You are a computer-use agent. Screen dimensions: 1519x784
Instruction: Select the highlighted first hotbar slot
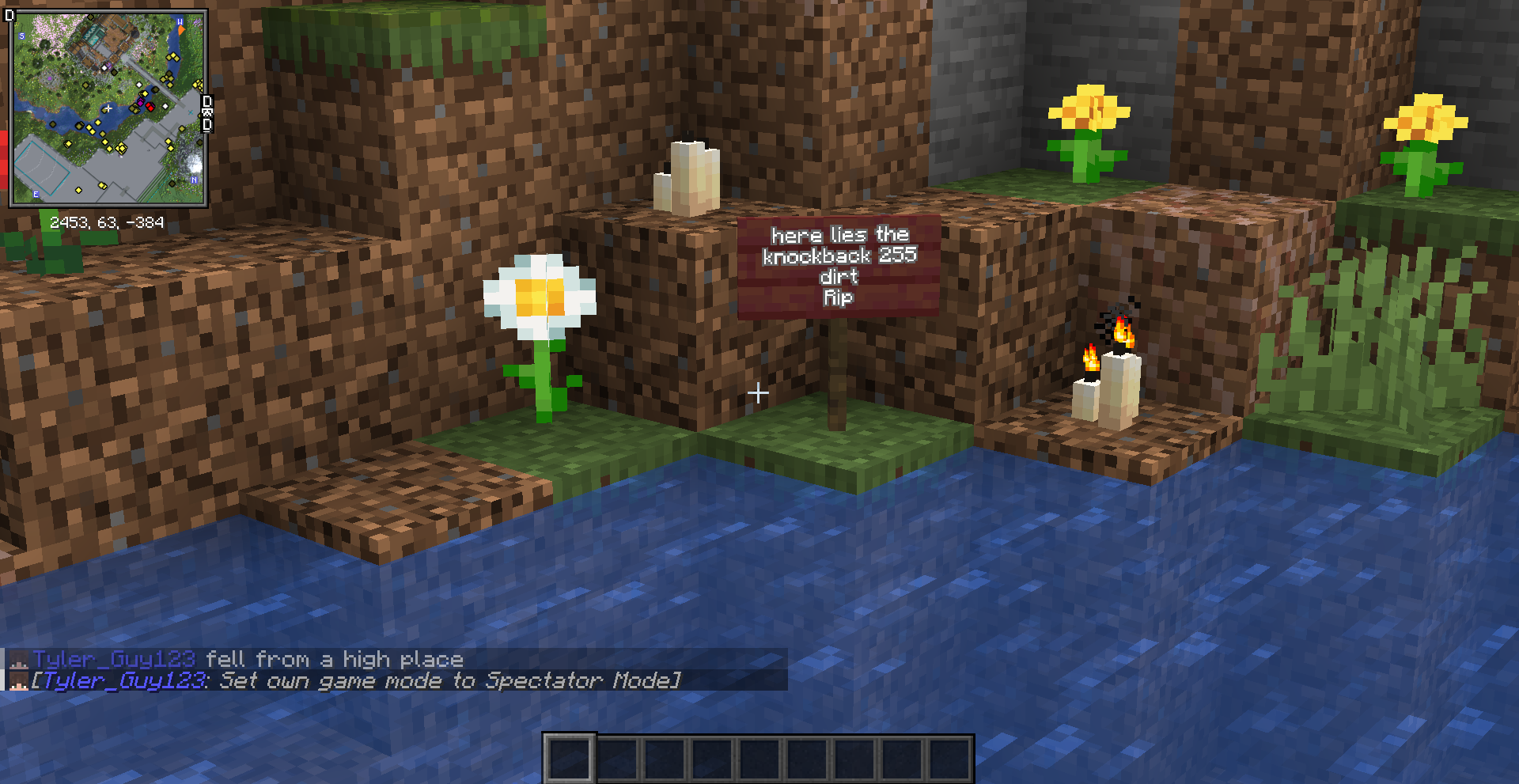pos(569,759)
